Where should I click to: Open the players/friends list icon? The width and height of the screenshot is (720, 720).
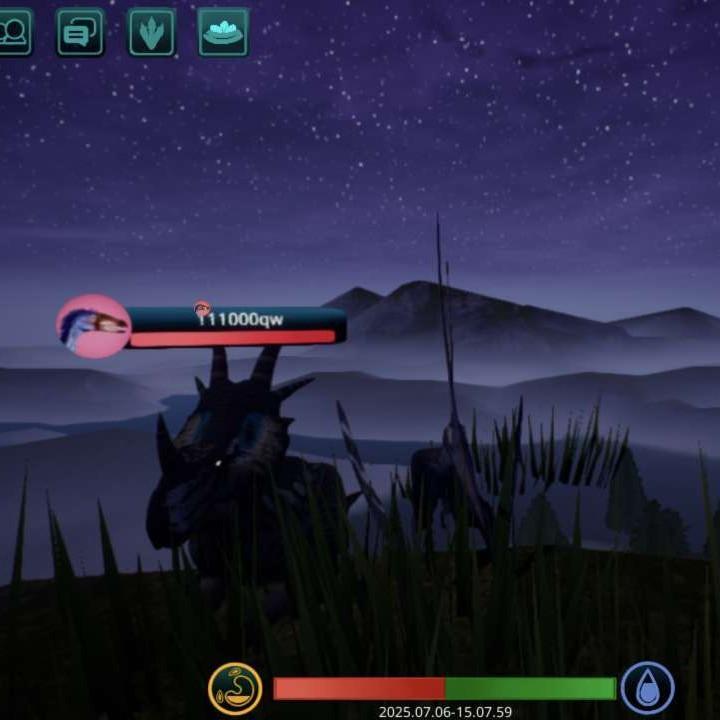[13, 33]
